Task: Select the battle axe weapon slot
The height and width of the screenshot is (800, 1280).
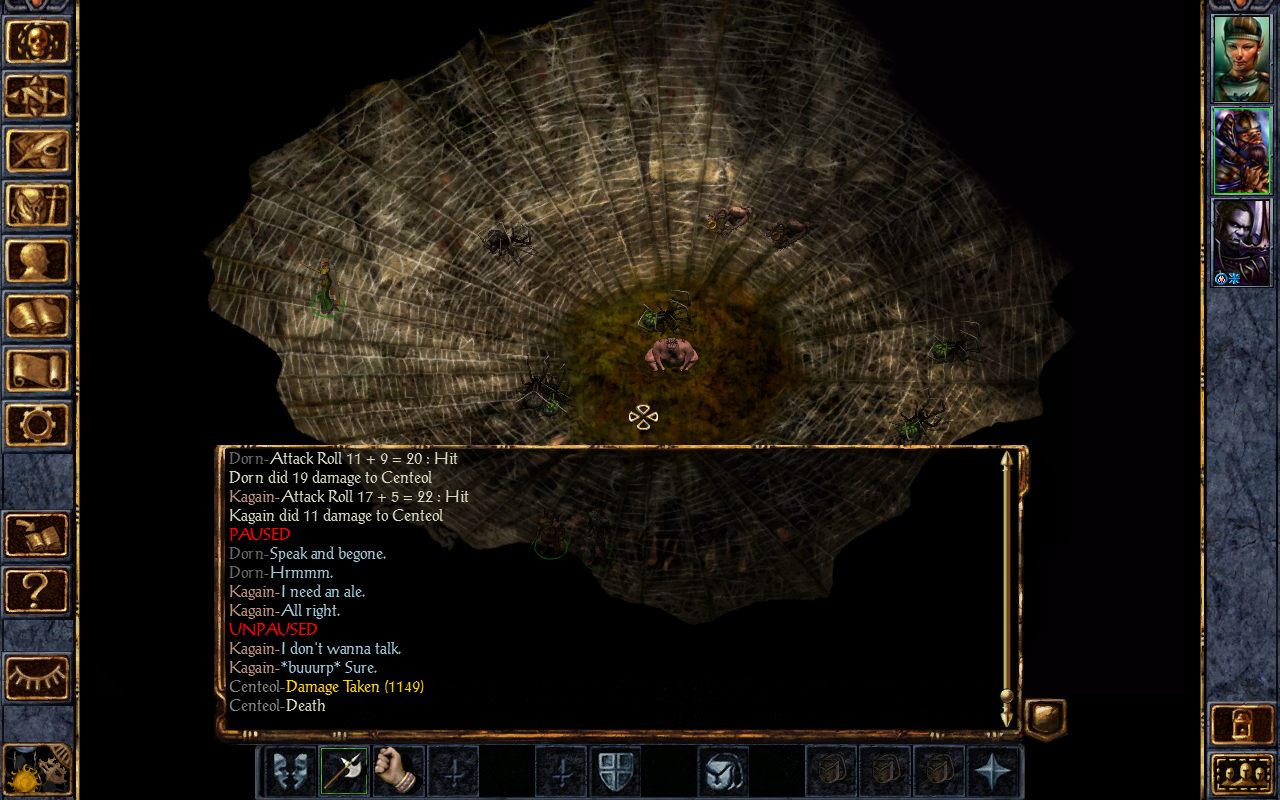Action: (x=344, y=772)
